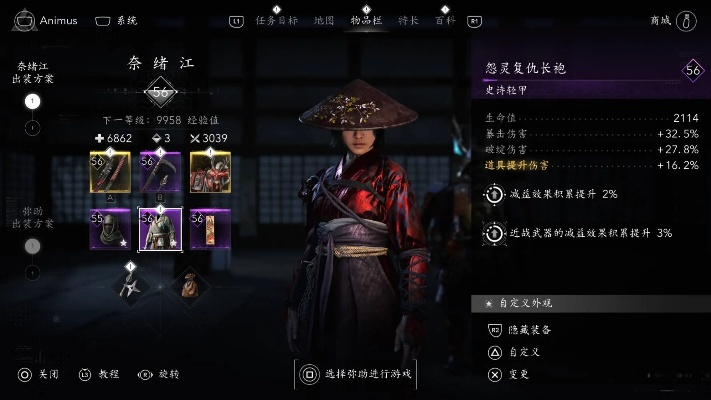Click 变更 change option

pyautogui.click(x=519, y=375)
